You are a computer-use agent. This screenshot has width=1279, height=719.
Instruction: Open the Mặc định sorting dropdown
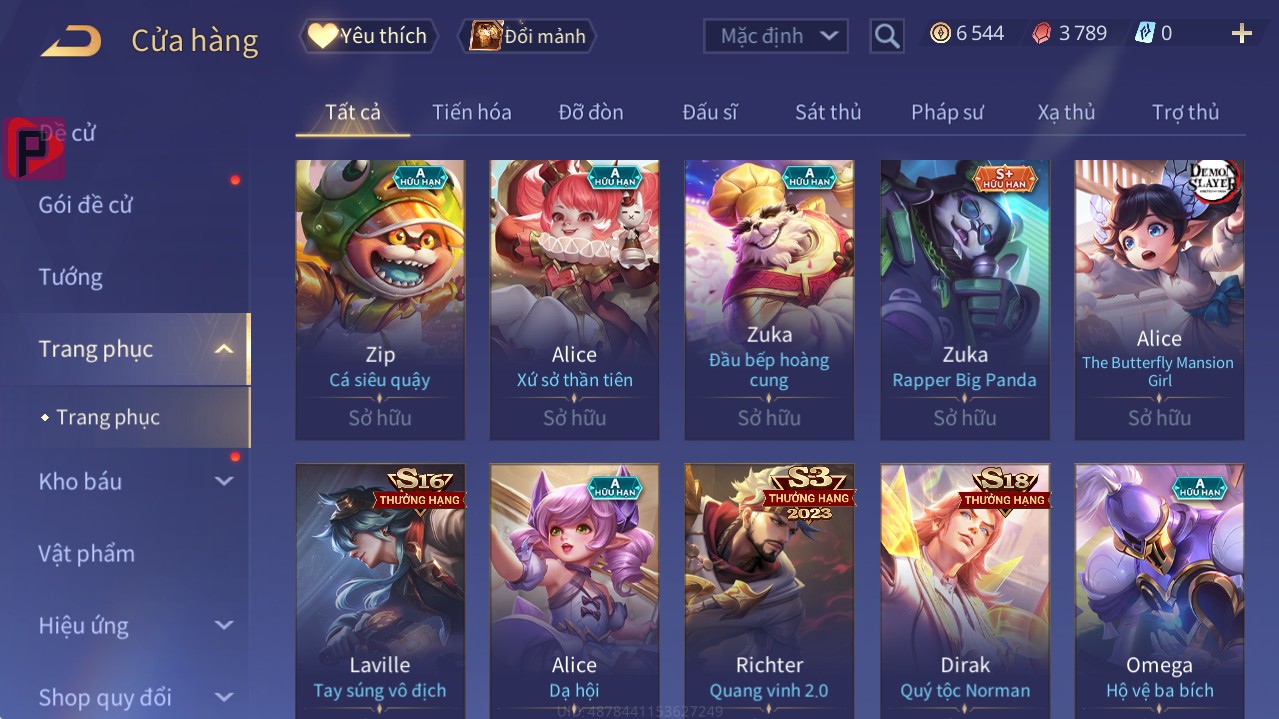[x=776, y=36]
